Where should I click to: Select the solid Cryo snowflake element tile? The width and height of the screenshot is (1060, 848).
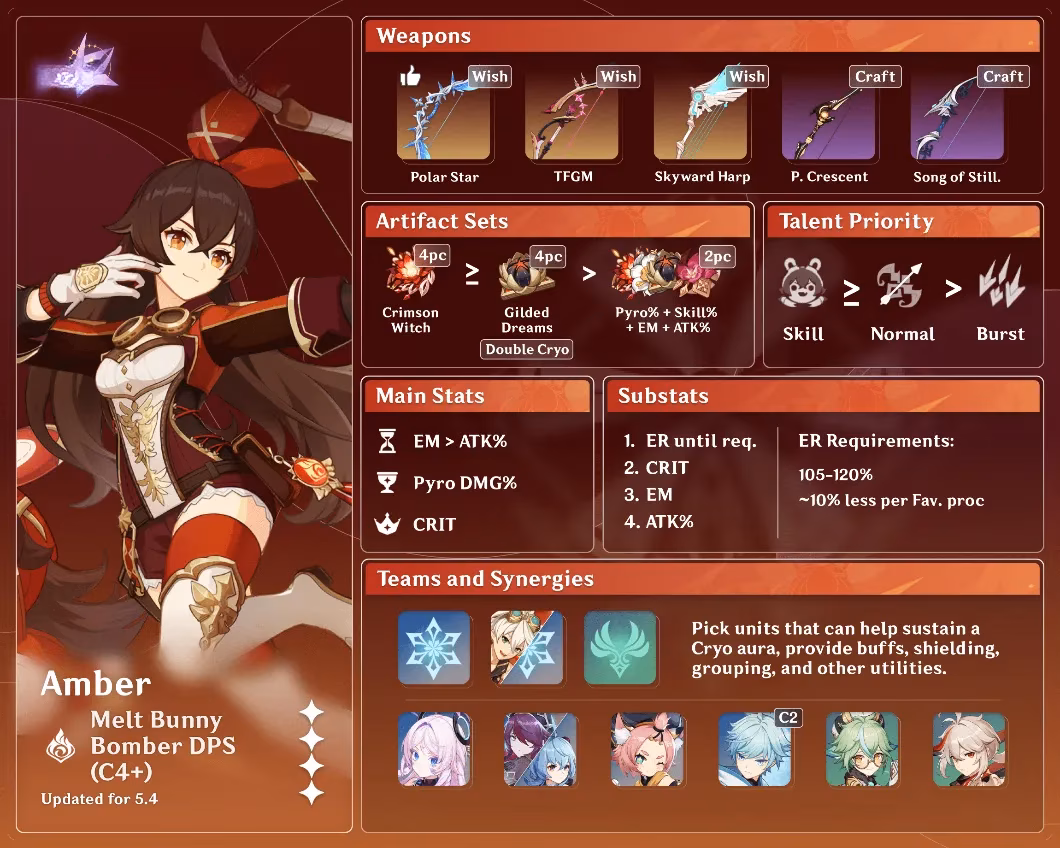pyautogui.click(x=434, y=648)
